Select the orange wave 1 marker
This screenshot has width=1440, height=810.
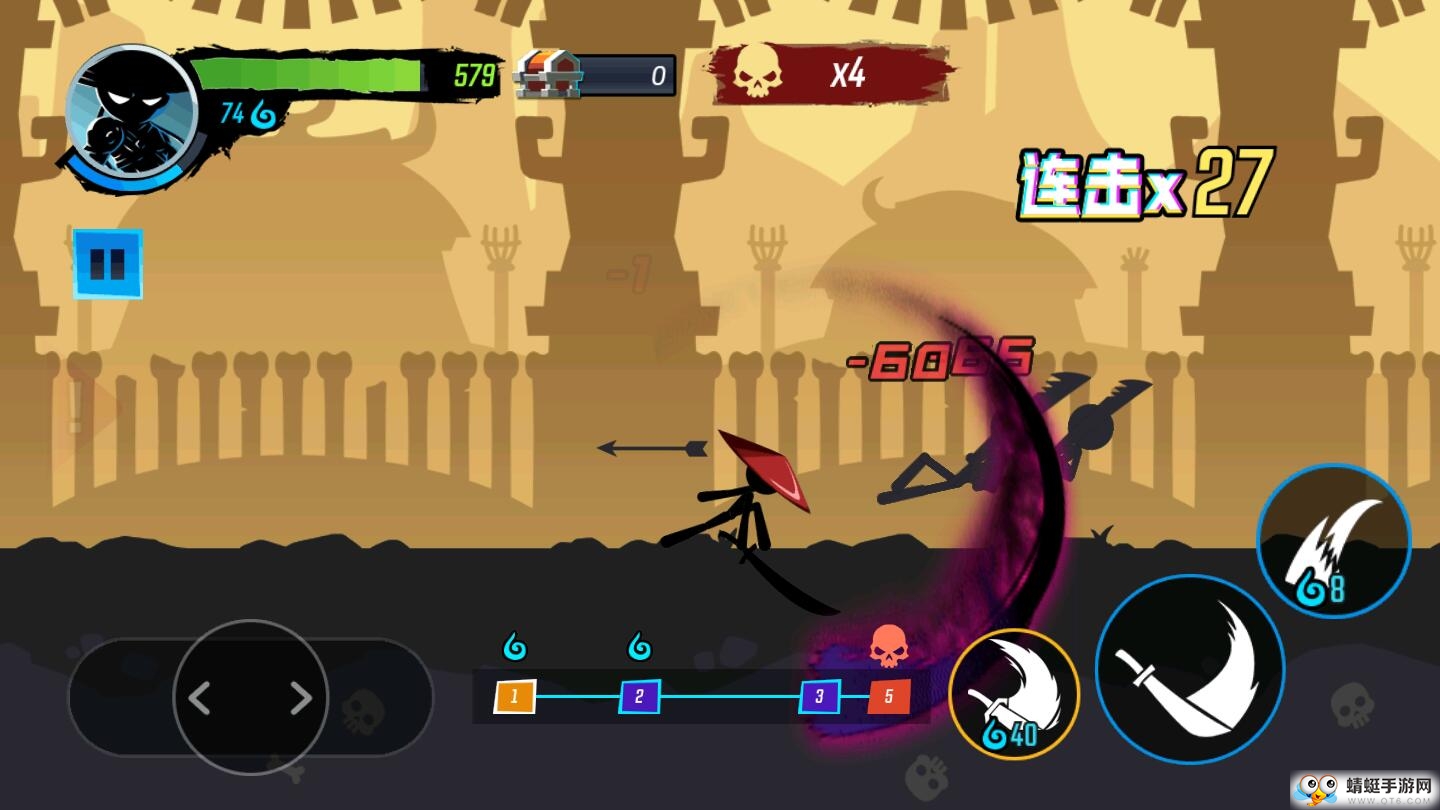(515, 696)
